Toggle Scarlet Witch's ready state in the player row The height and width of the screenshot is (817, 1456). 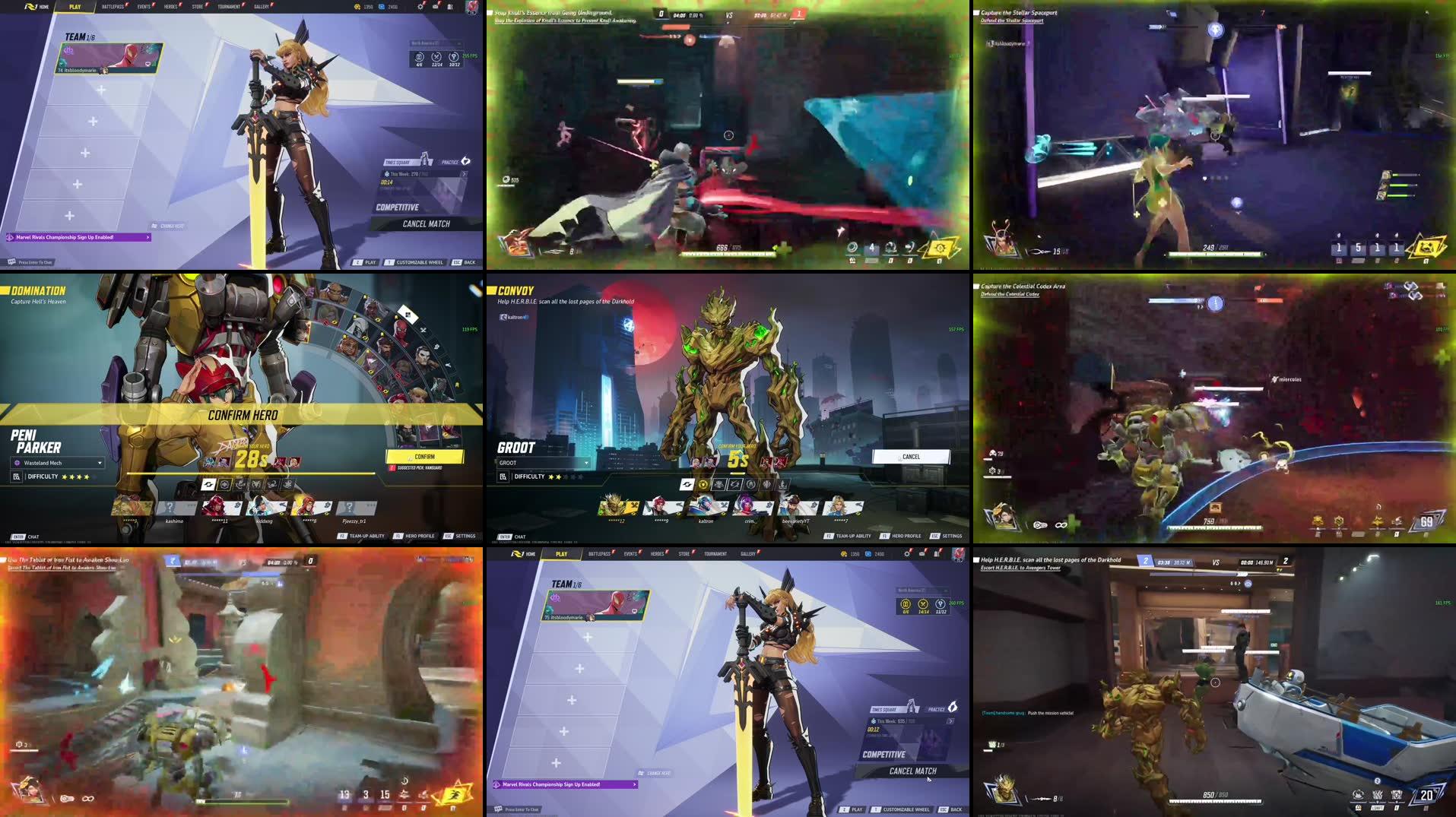click(217, 507)
